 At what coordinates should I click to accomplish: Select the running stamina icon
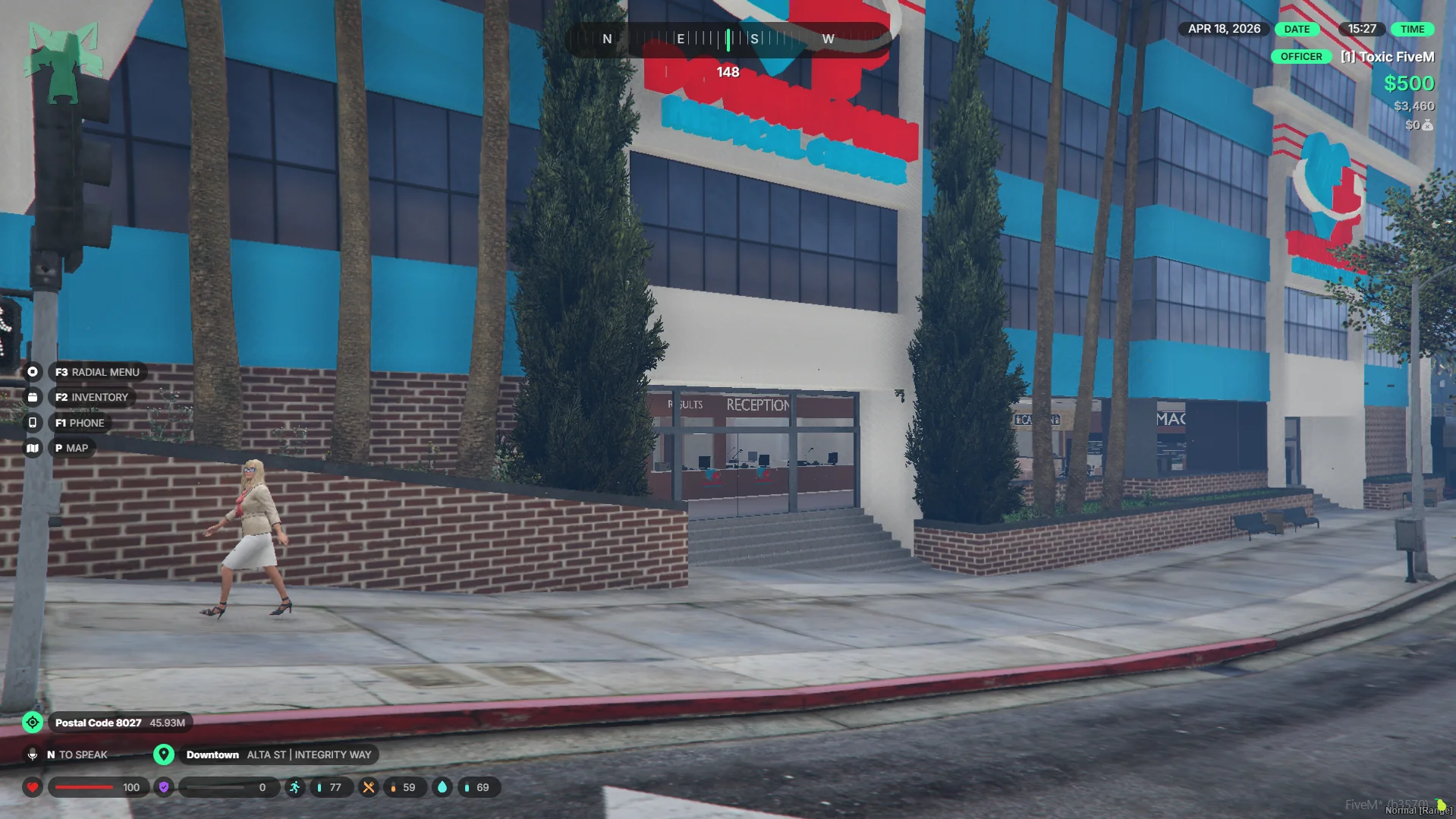(x=295, y=787)
